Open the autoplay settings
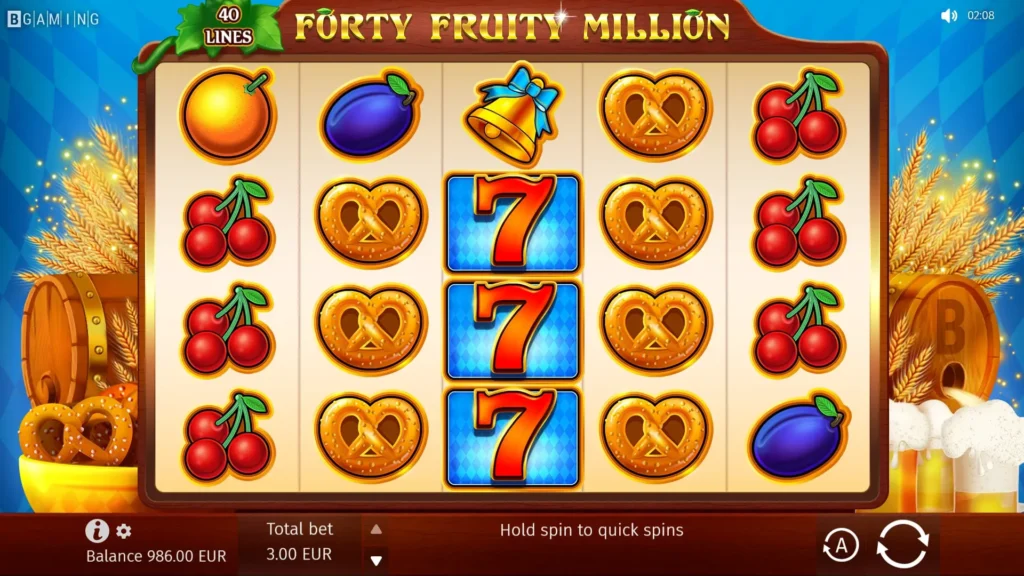This screenshot has width=1024, height=576. tap(841, 545)
